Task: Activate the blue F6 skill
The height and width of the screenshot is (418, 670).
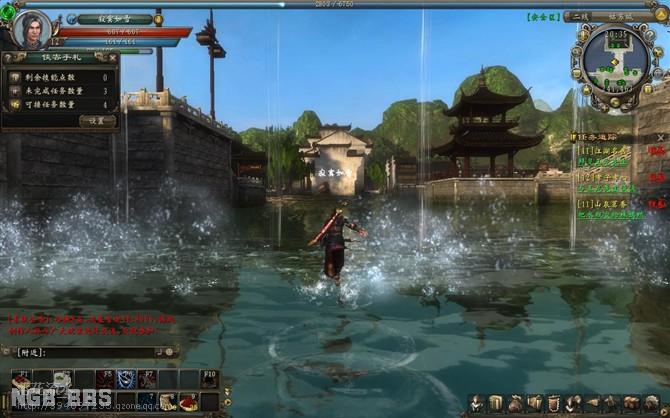Action: pyautogui.click(x=125, y=379)
